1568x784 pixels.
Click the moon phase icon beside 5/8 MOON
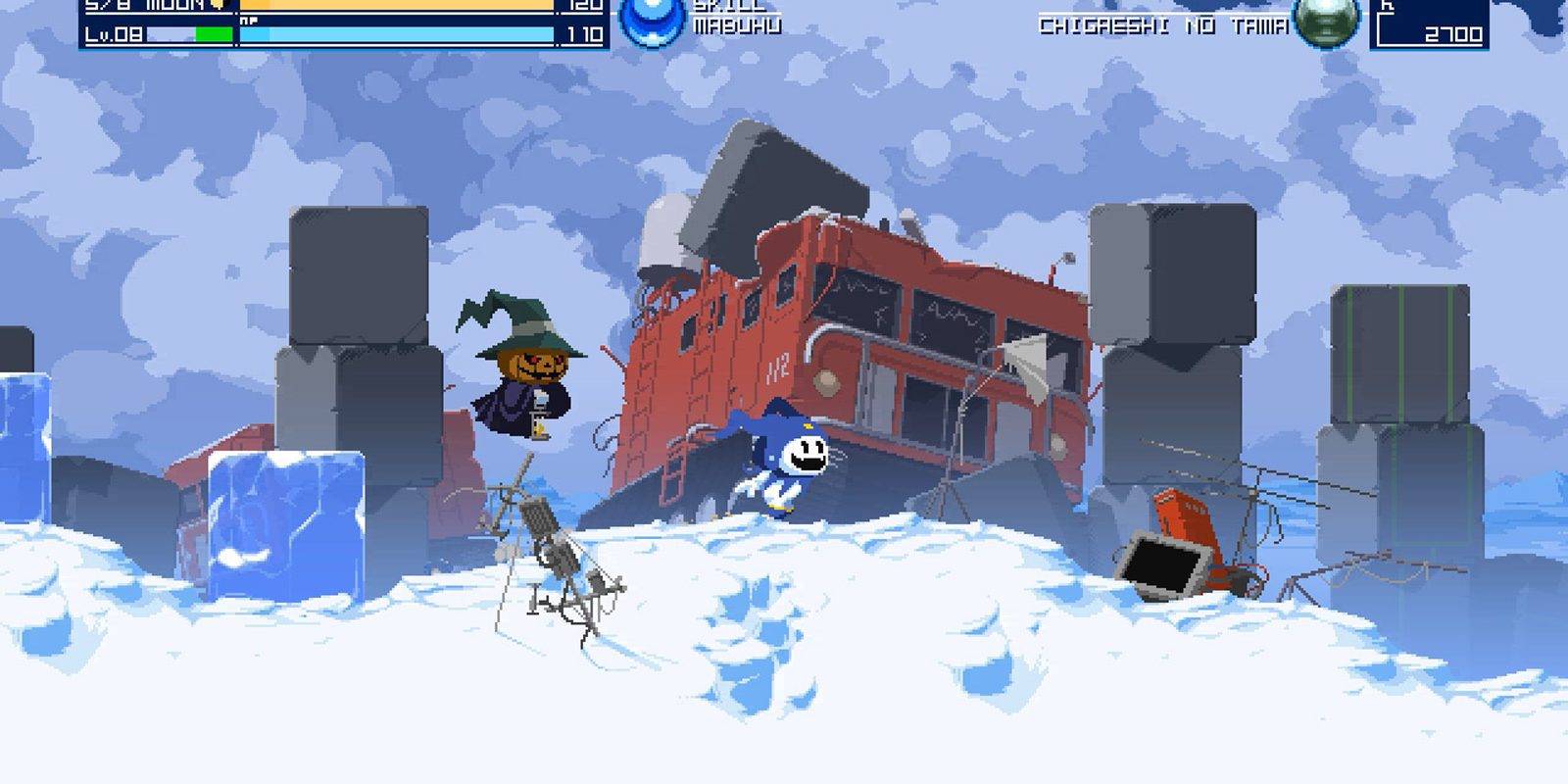215,5
